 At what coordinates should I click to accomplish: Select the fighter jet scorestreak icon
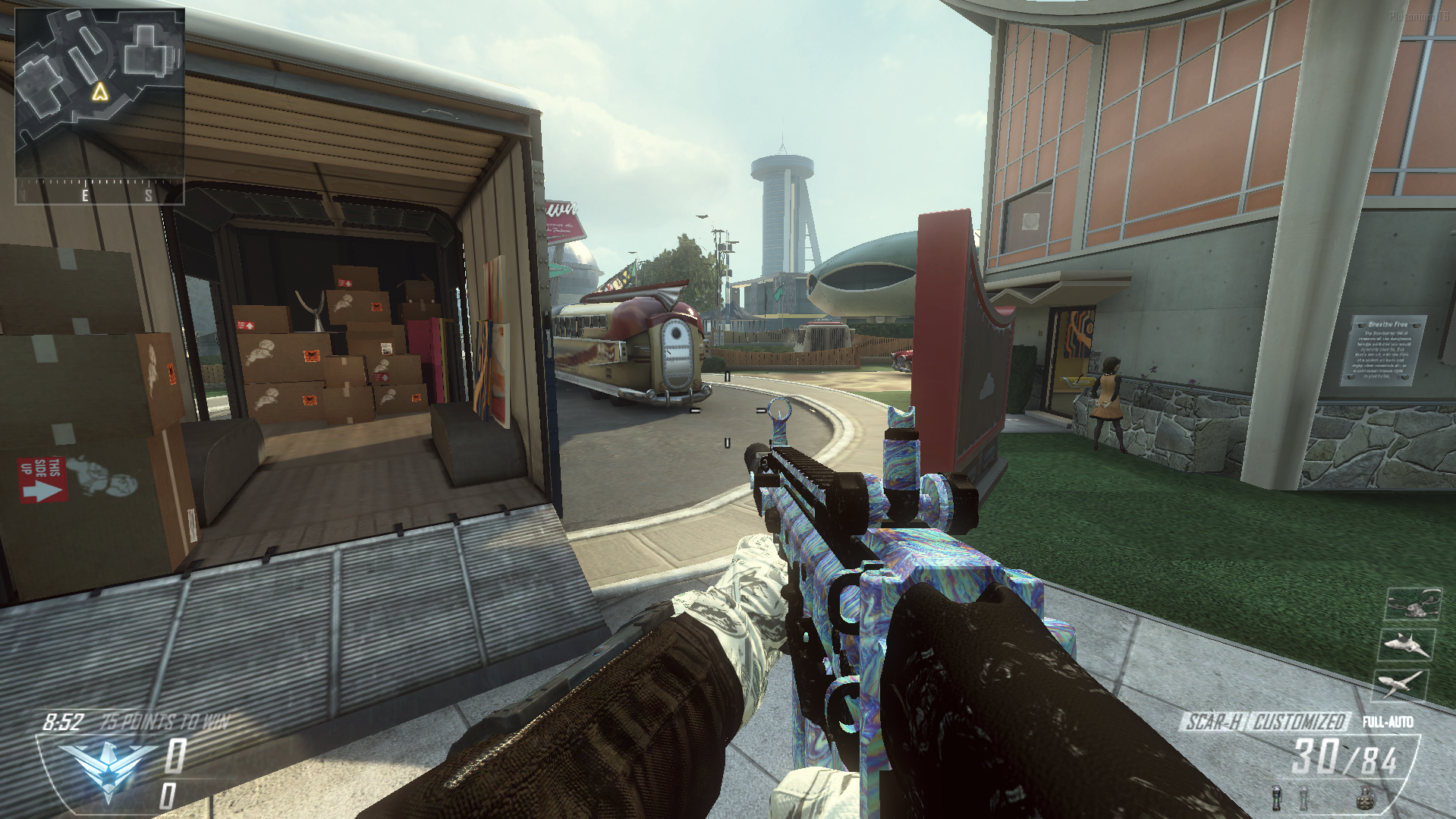[x=1406, y=644]
